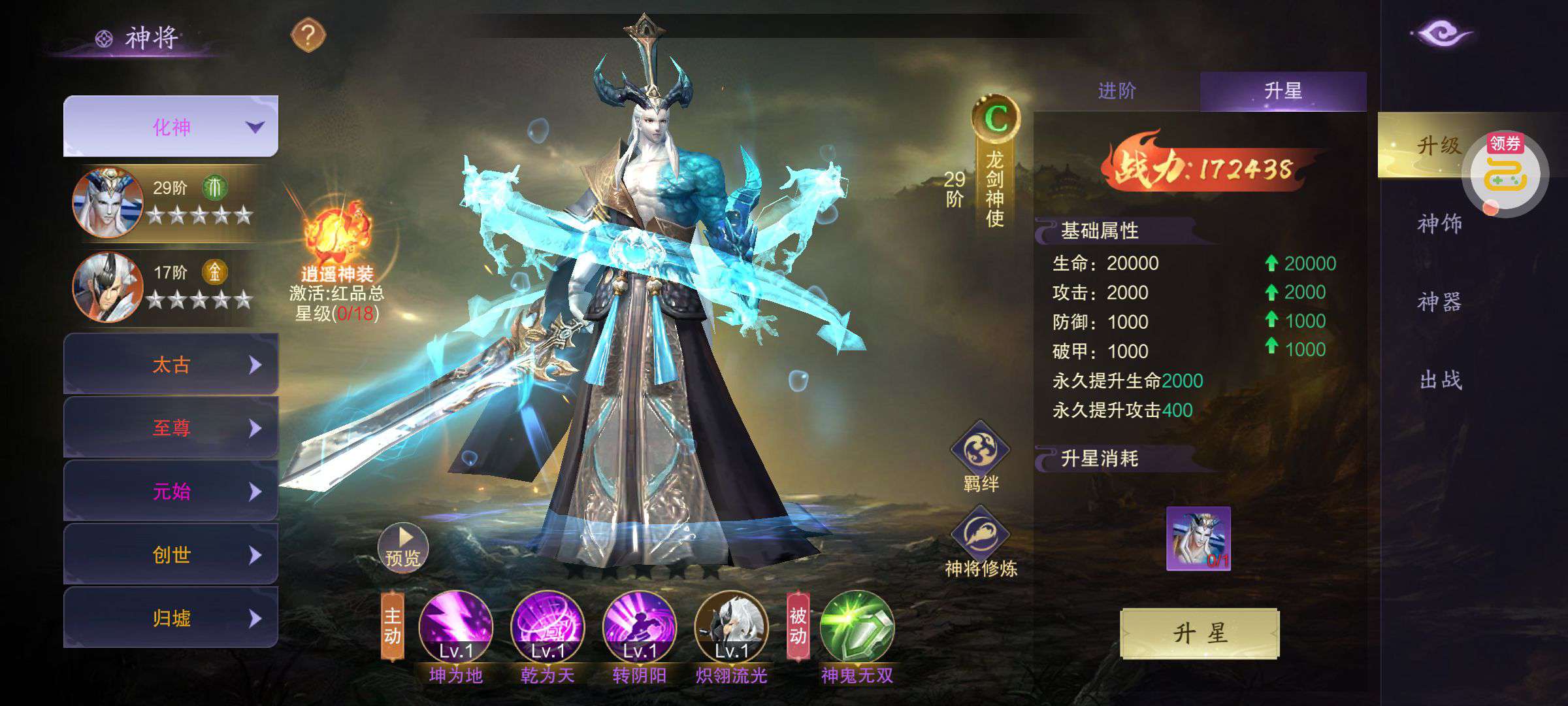Open the 神饰 side menu
Image resolution: width=1568 pixels, height=706 pixels.
click(1439, 224)
